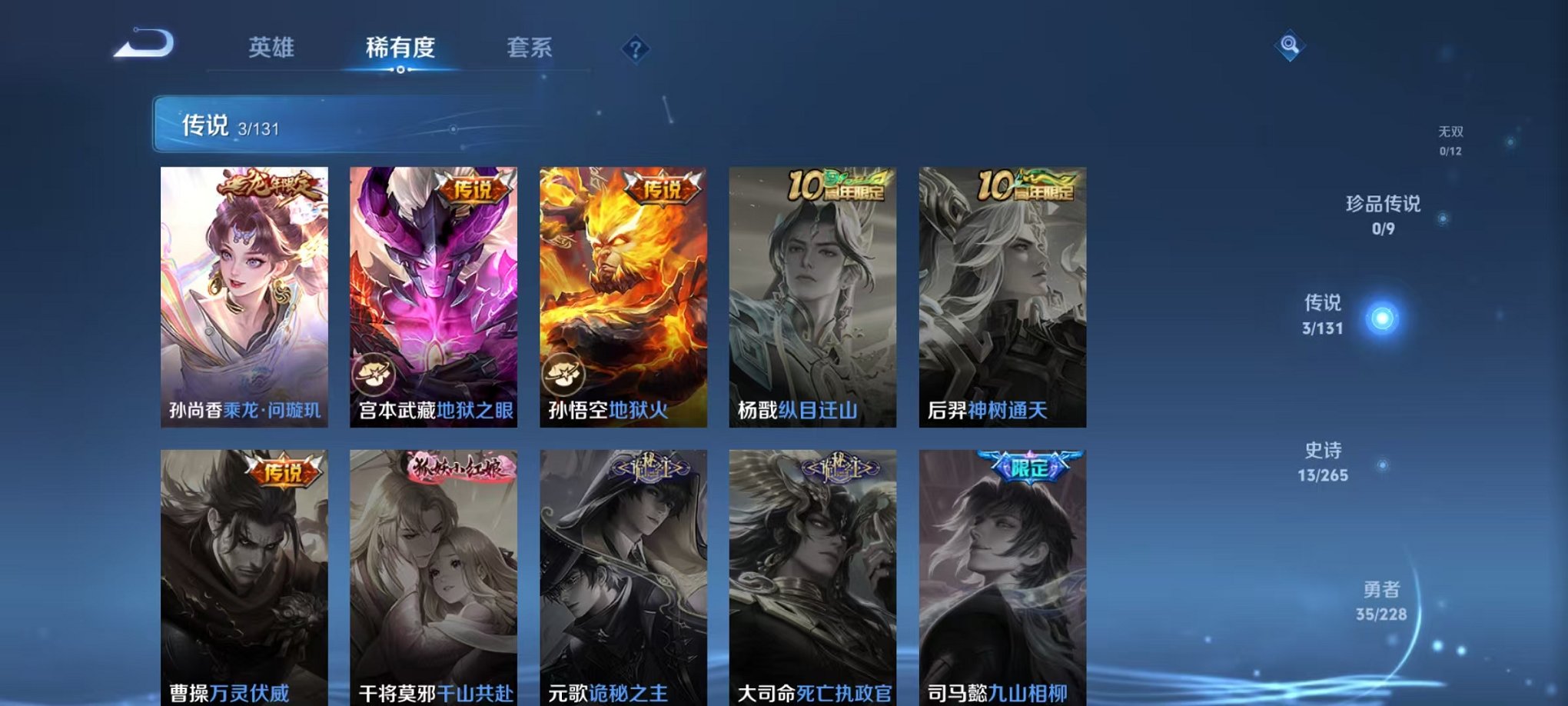Click the help question mark icon
Image resolution: width=1568 pixels, height=706 pixels.
coord(636,49)
